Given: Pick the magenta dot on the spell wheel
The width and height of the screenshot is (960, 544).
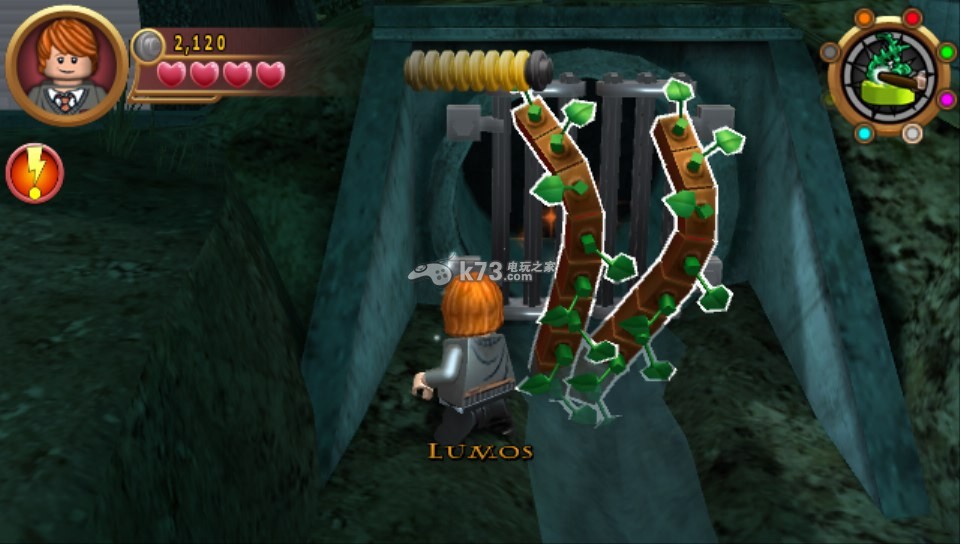Looking at the screenshot, I should pyautogui.click(x=946, y=99).
